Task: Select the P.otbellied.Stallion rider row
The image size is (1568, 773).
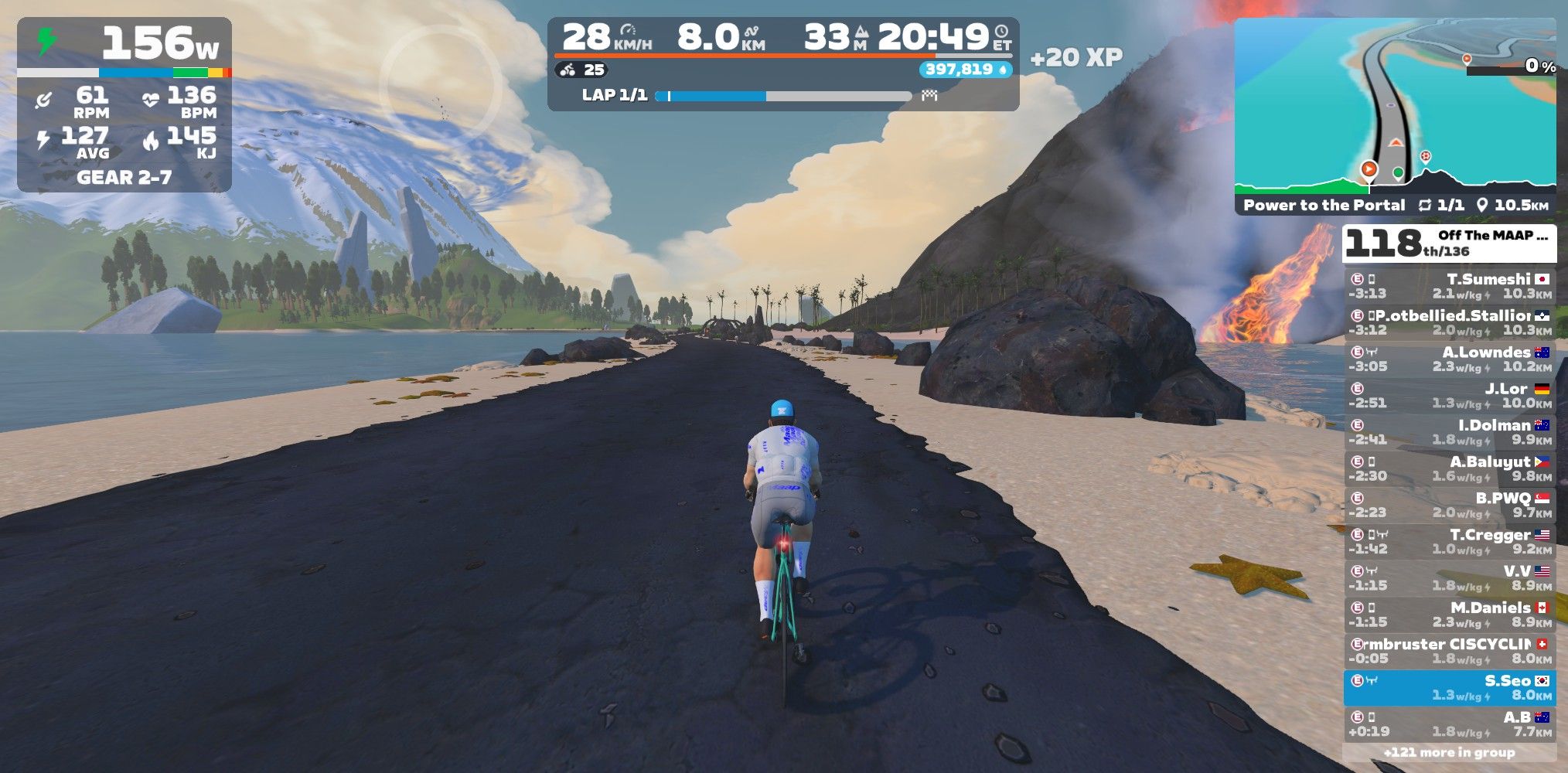Action: click(x=1449, y=322)
